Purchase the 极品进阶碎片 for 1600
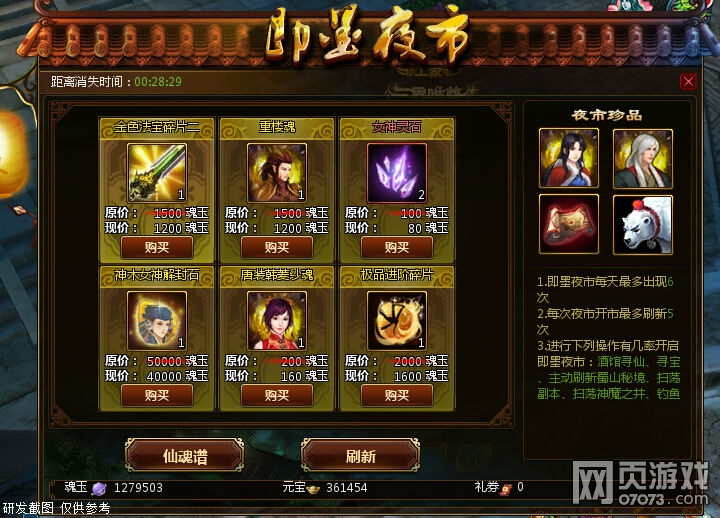The image size is (720, 518). (x=397, y=395)
